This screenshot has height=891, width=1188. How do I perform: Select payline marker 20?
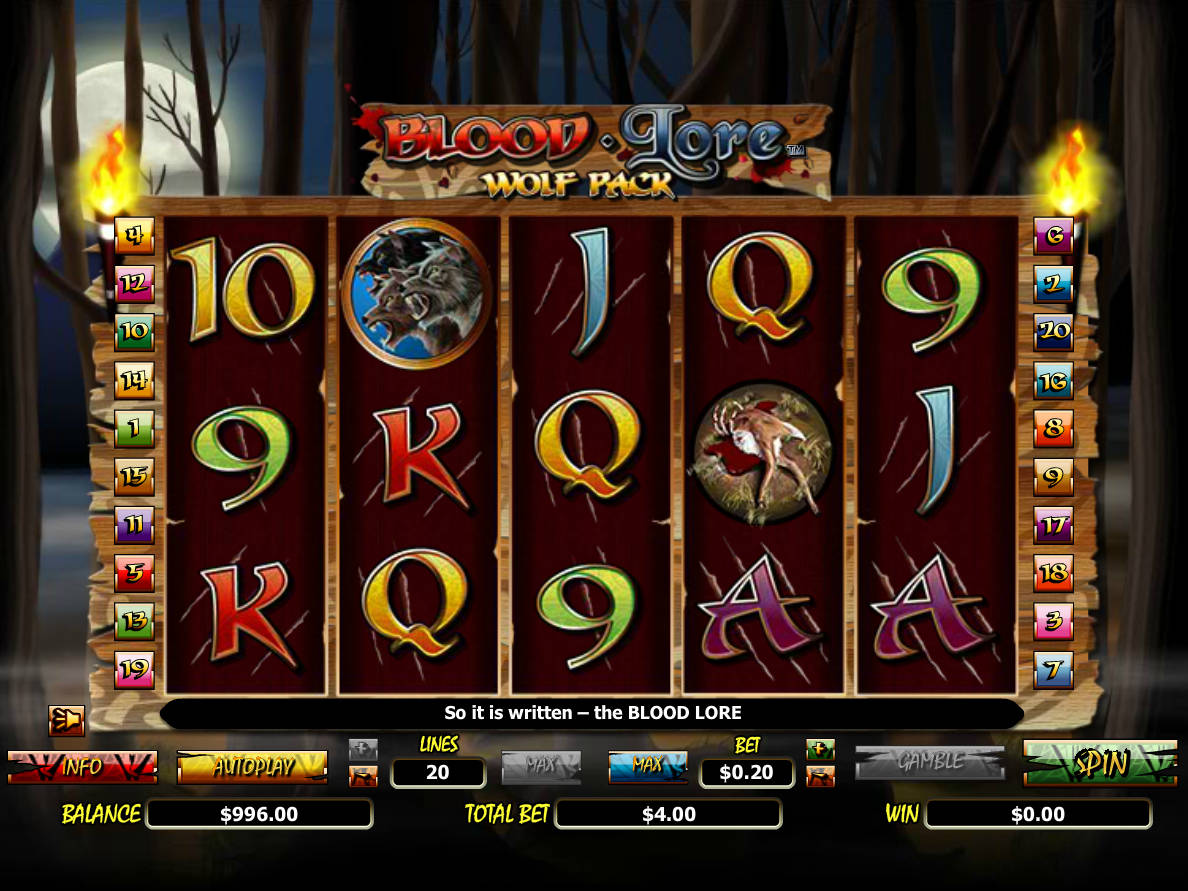pos(1053,332)
